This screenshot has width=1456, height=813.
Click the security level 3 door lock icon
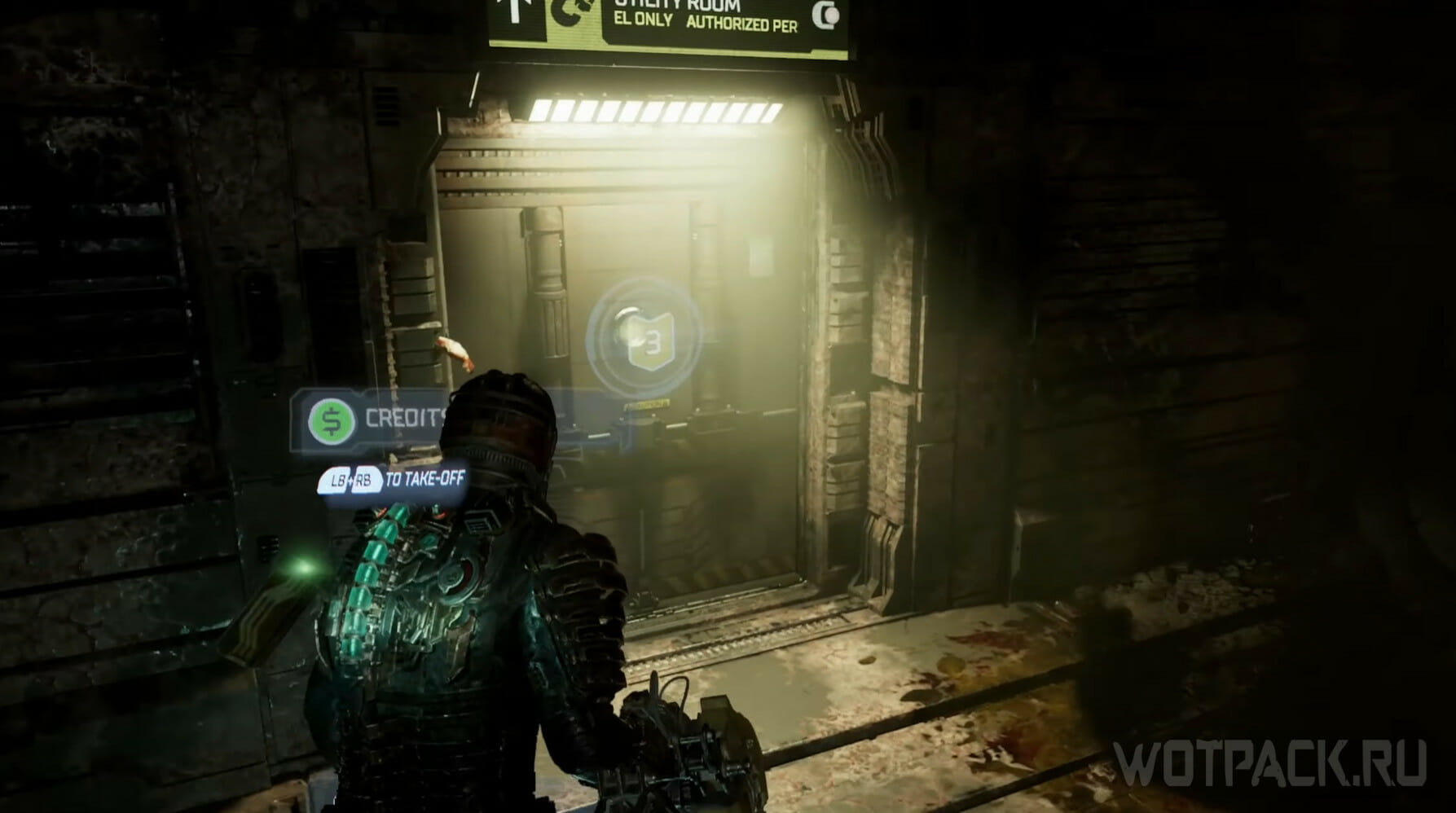[x=644, y=333]
